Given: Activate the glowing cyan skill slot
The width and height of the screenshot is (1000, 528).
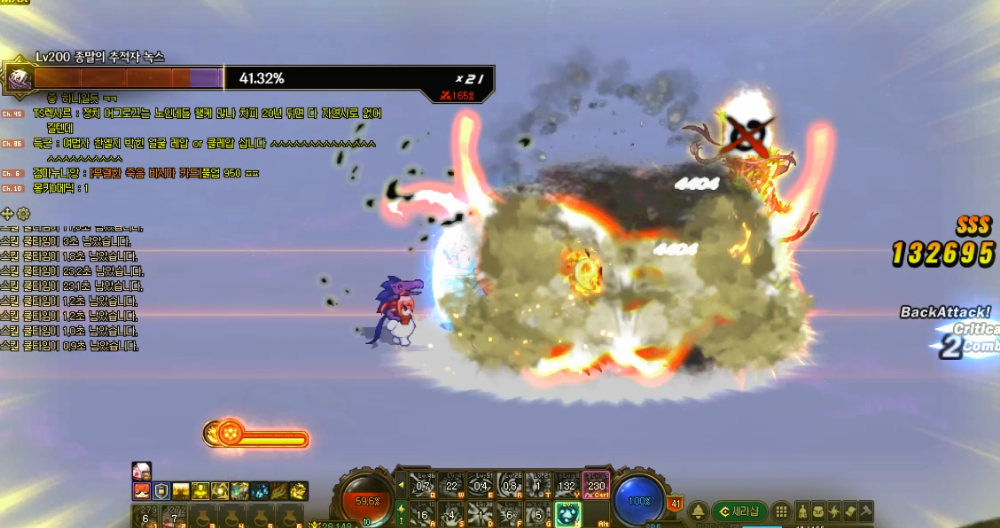Looking at the screenshot, I should click(x=568, y=514).
